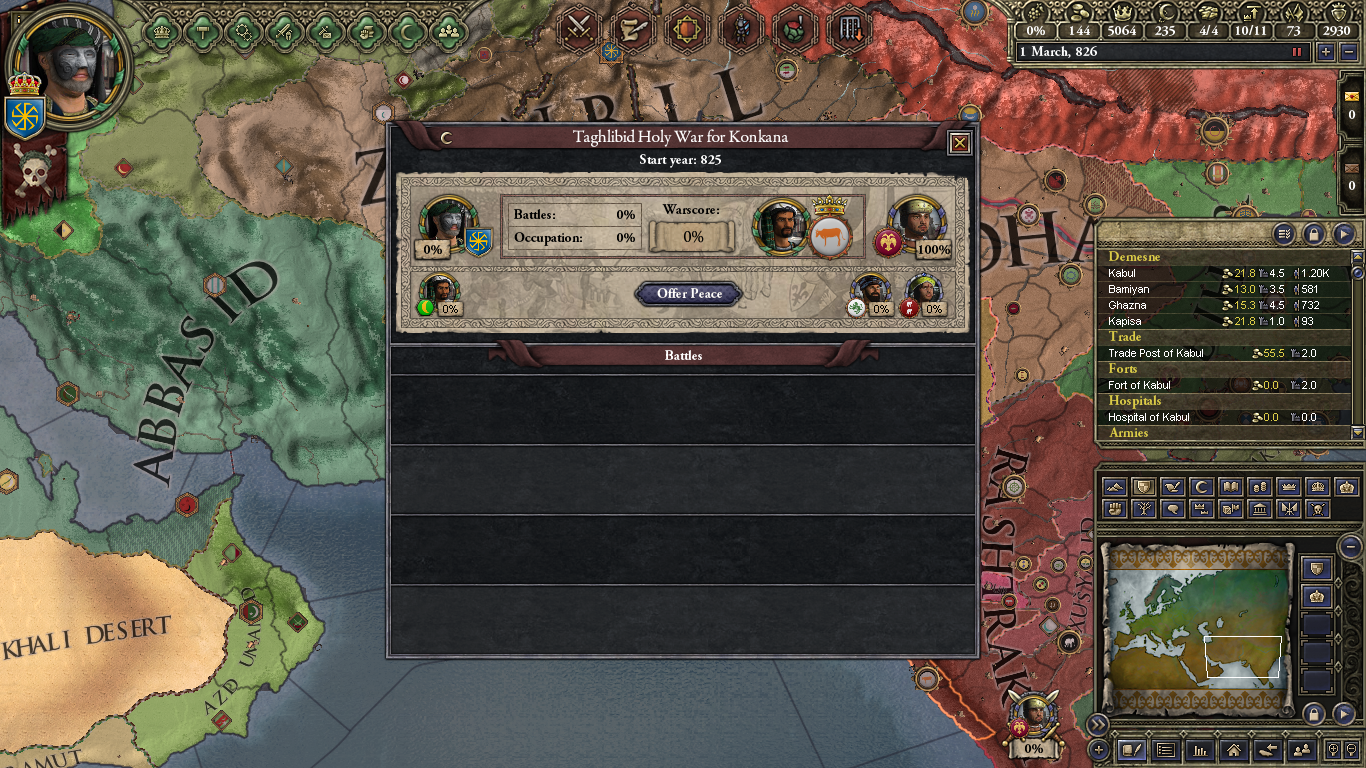Viewport: 1366px width, 768px height.
Task: Expand the sidebar with the double-chevron arrow
Action: pyautogui.click(x=1100, y=725)
